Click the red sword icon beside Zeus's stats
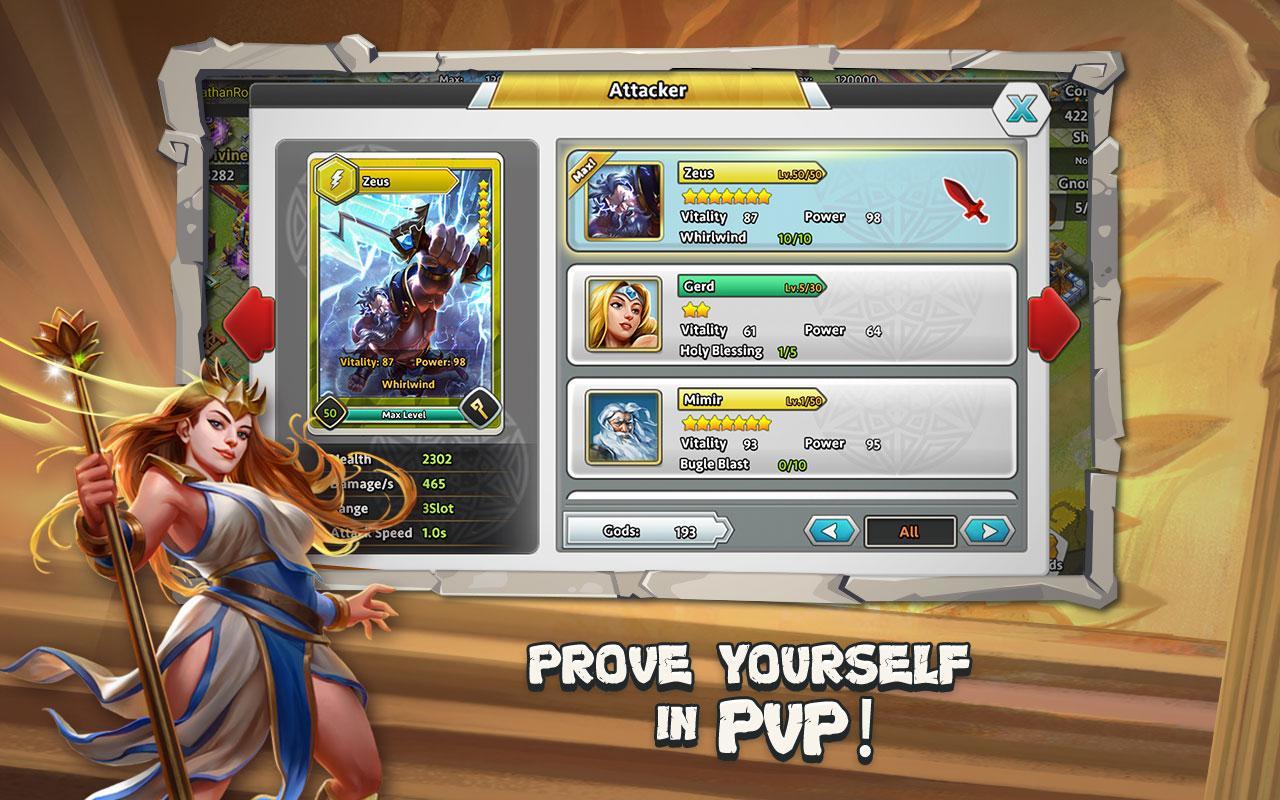 [968, 198]
